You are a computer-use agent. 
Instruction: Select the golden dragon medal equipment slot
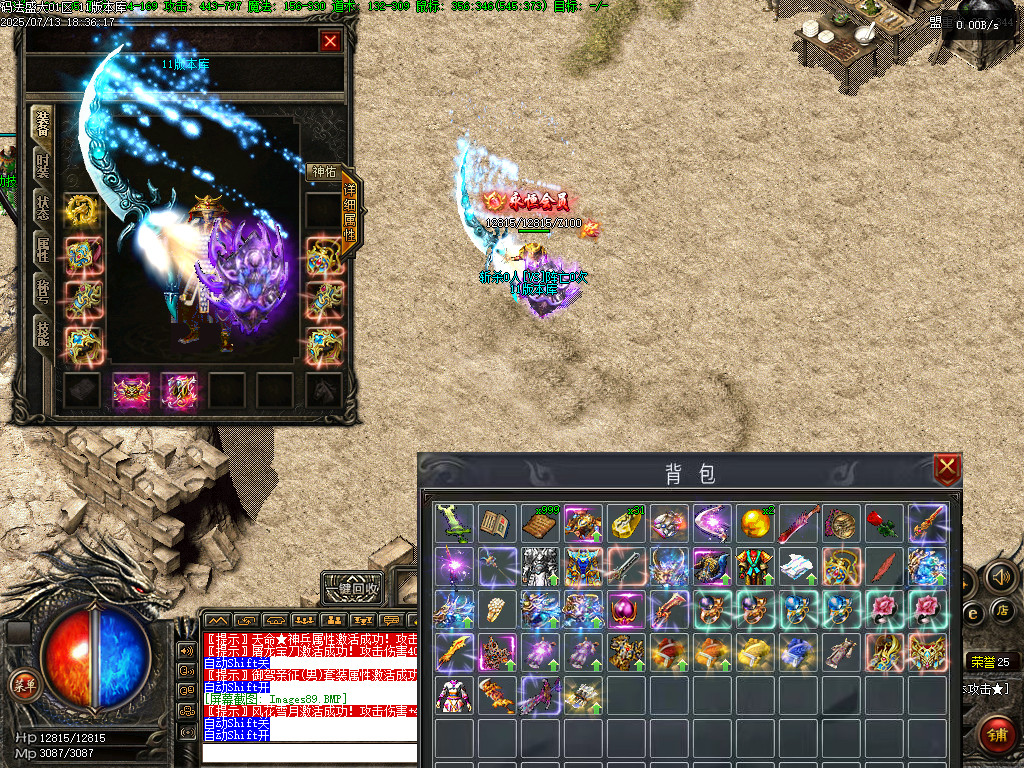coord(81,210)
